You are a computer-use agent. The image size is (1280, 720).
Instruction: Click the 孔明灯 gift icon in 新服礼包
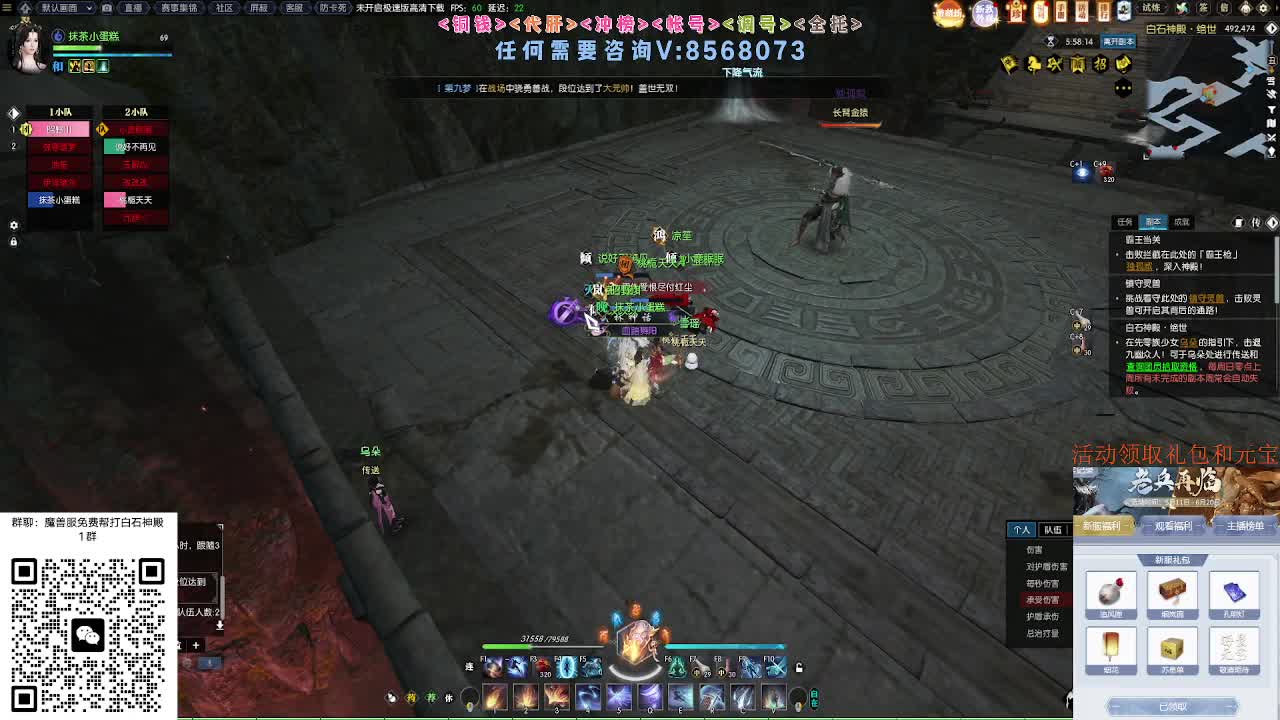pyautogui.click(x=1235, y=592)
